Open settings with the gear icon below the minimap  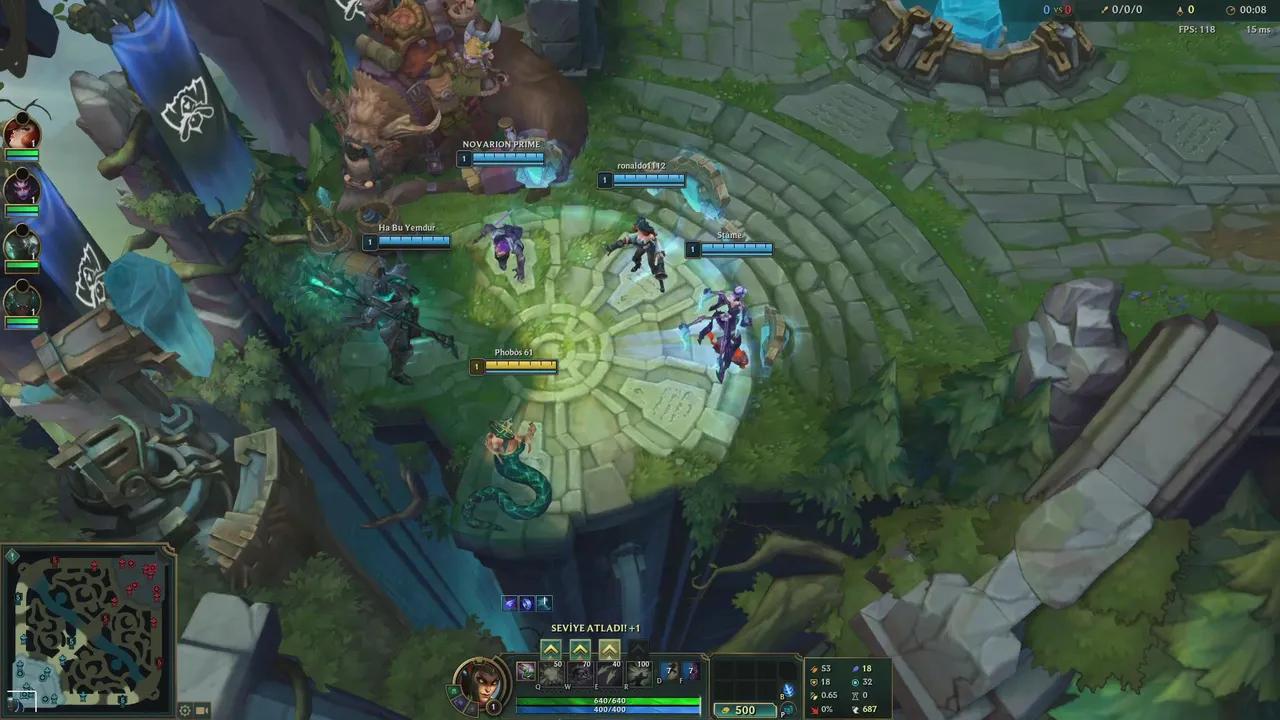point(185,710)
